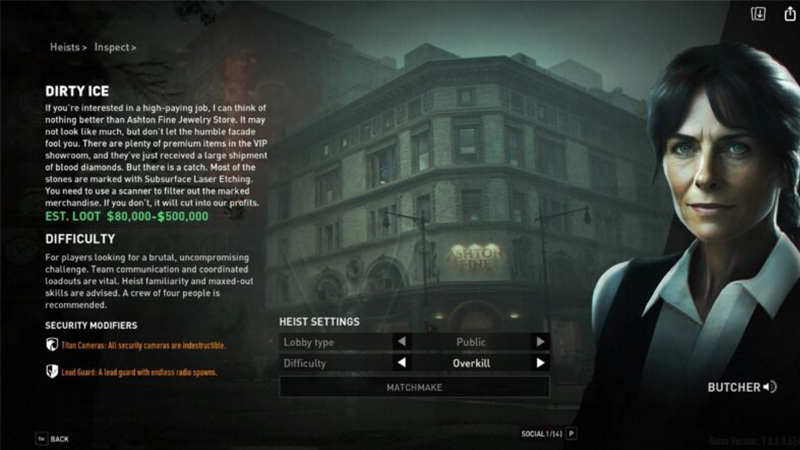Switch Lobby type to the previous option
Image resolution: width=800 pixels, height=450 pixels.
pos(403,341)
